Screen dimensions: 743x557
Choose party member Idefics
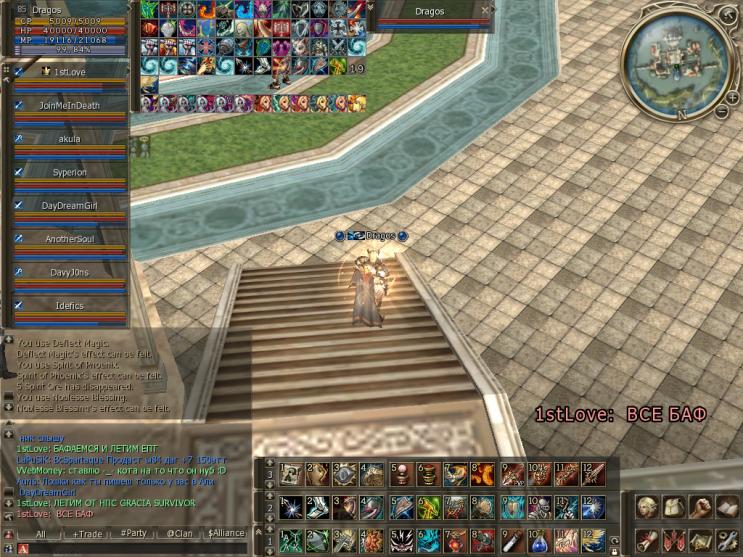tap(69, 306)
